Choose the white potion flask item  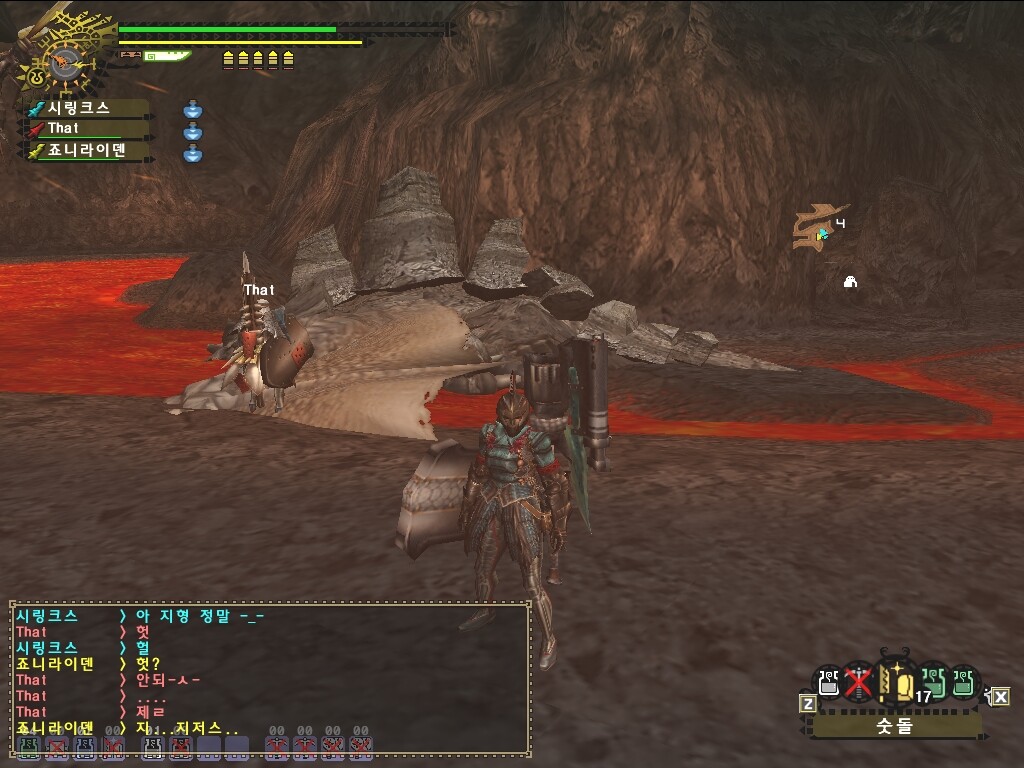point(827,682)
